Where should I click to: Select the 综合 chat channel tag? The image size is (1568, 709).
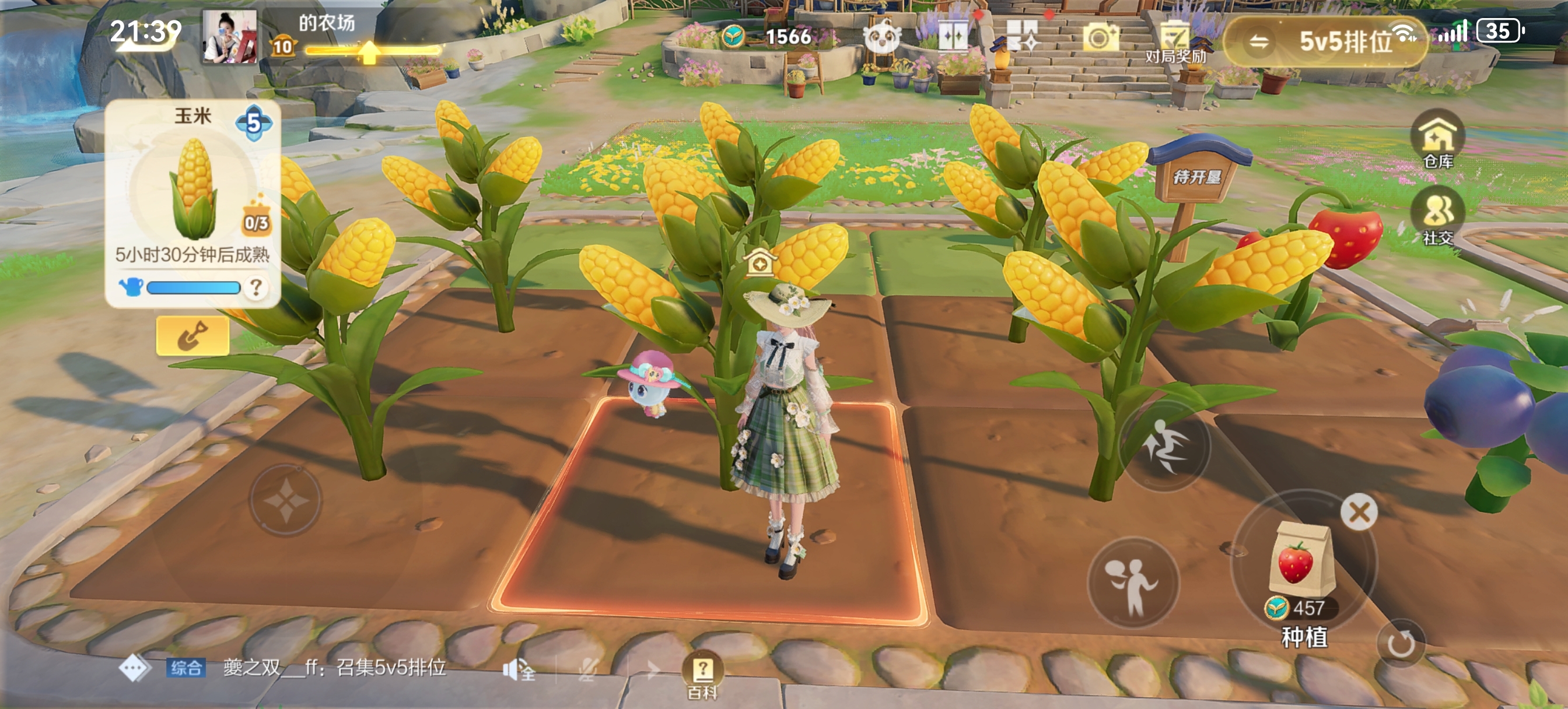(x=185, y=668)
